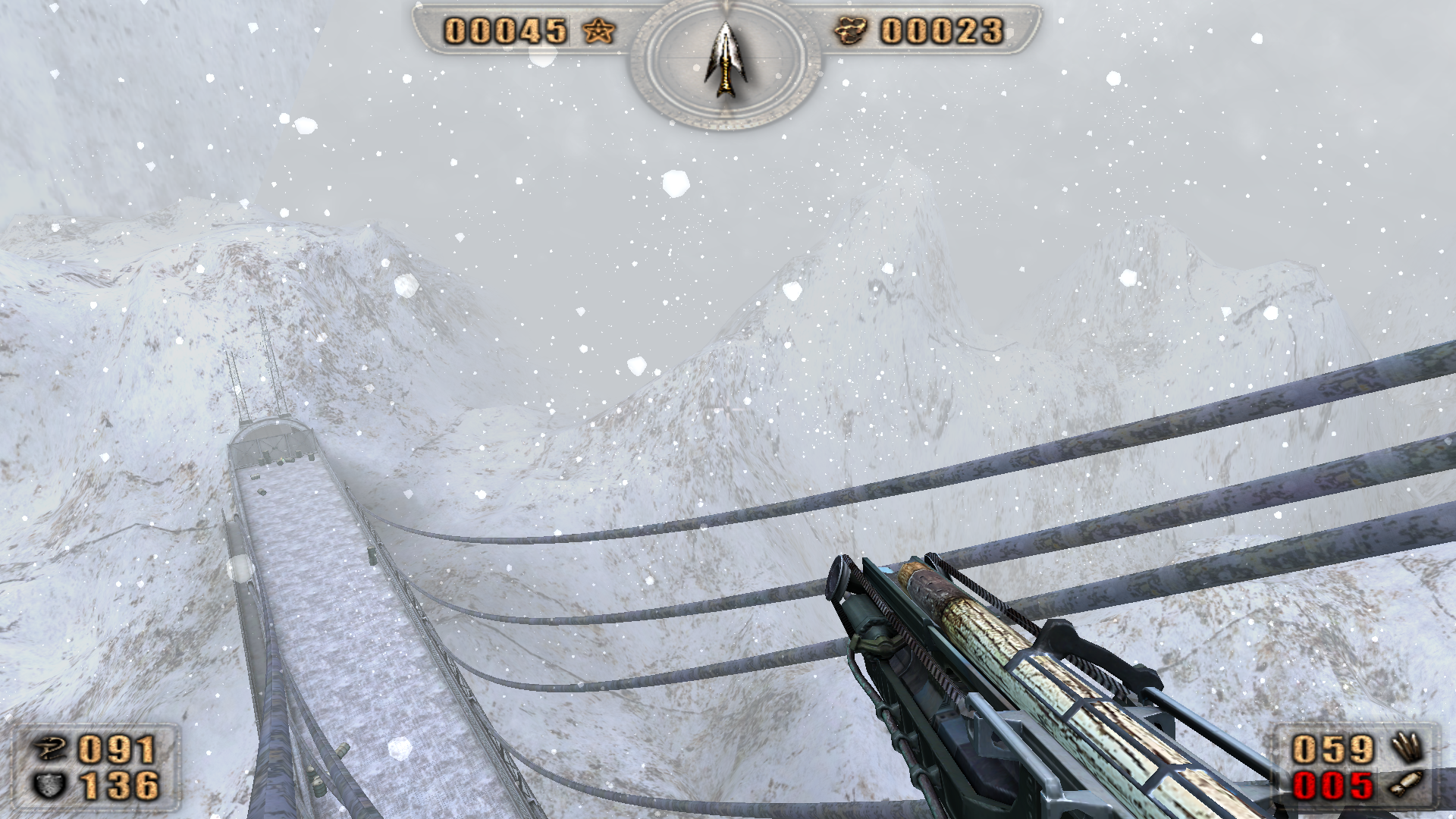Screen dimensions: 1456x819
Task: Click the gold treasure icon beside 00023
Action: 850,31
